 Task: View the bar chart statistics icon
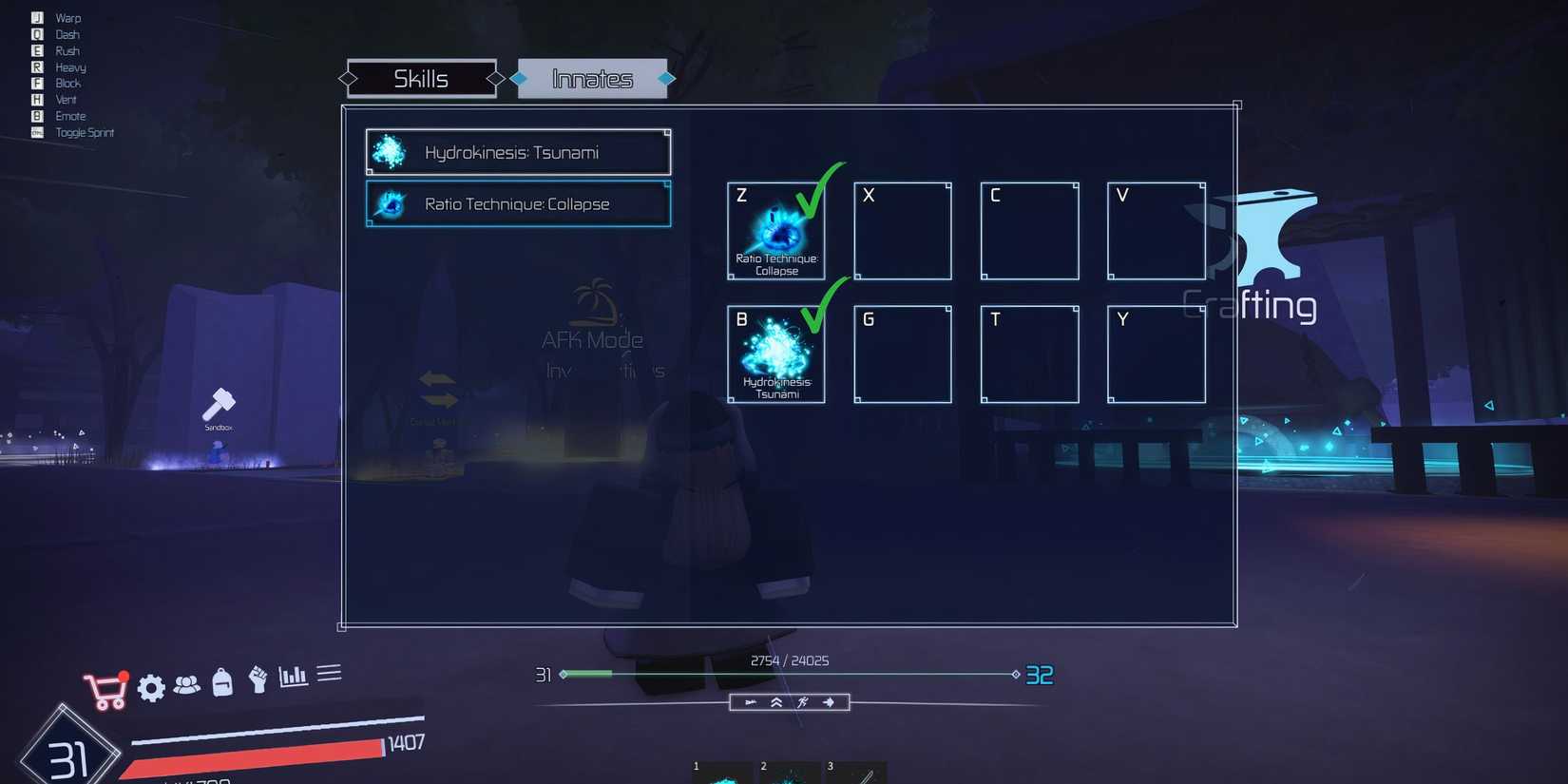click(x=292, y=677)
